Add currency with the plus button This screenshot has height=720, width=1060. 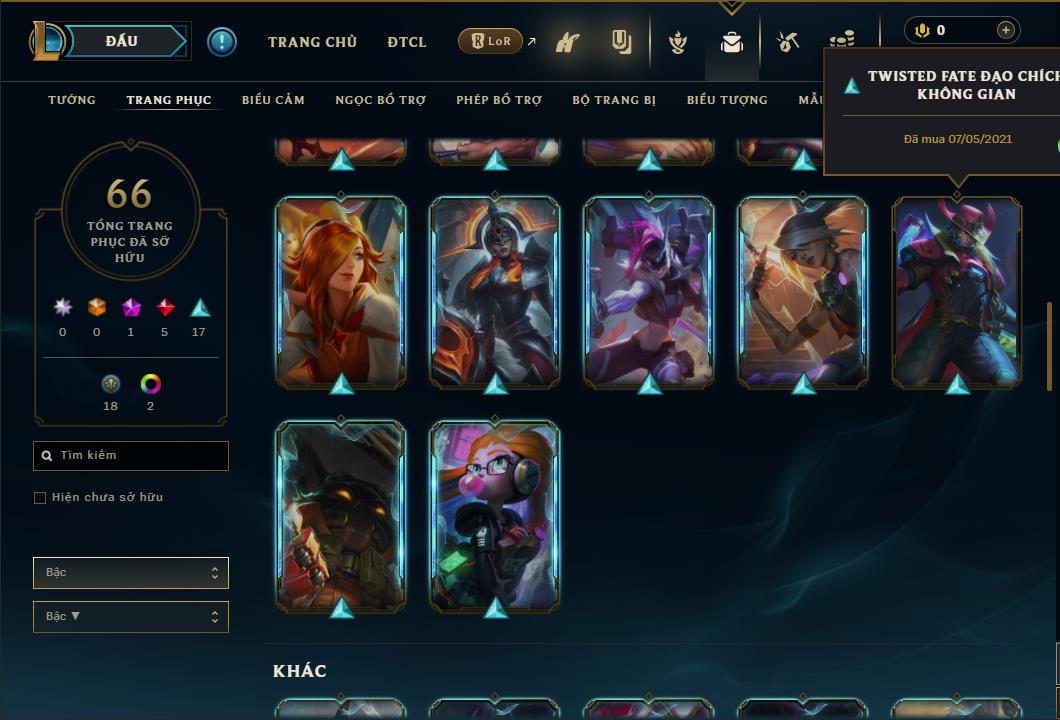click(1005, 30)
